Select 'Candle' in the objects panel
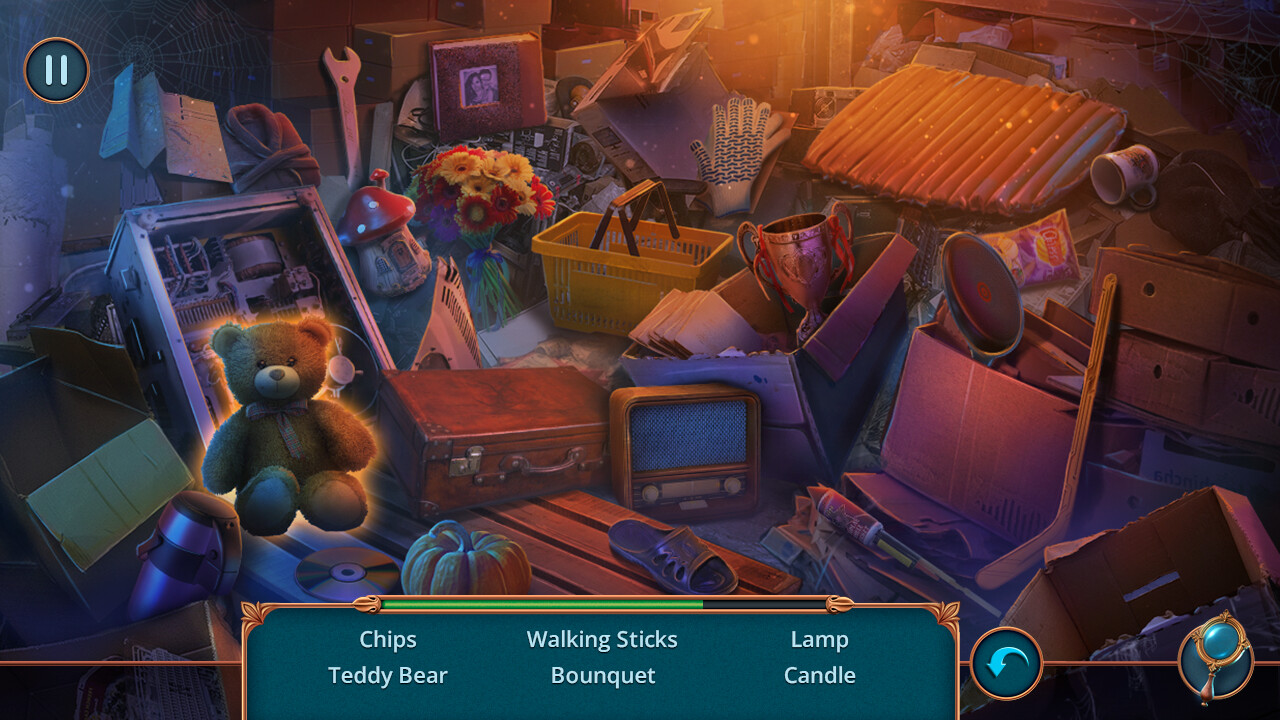This screenshot has width=1280, height=720. (x=820, y=675)
